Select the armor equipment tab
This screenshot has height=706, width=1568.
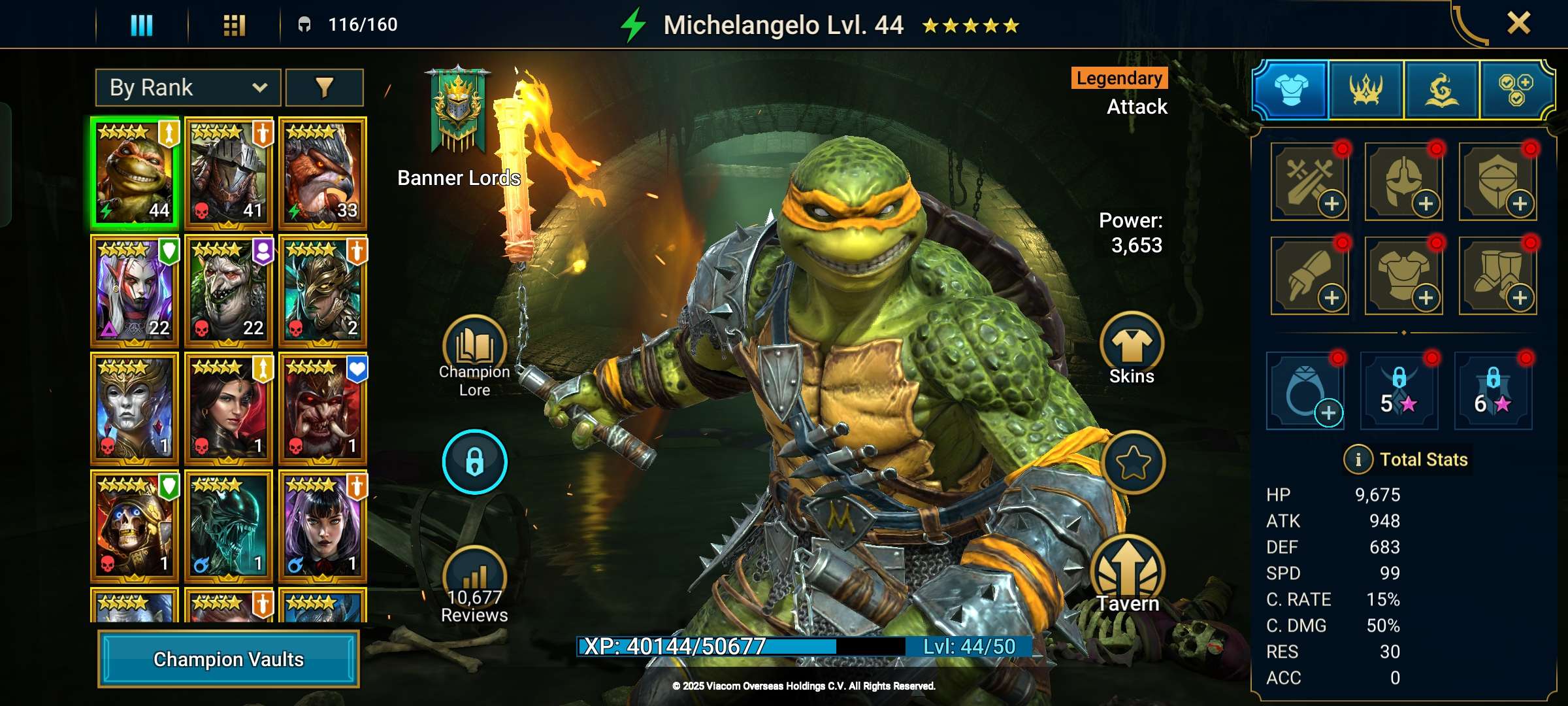pyautogui.click(x=1291, y=90)
